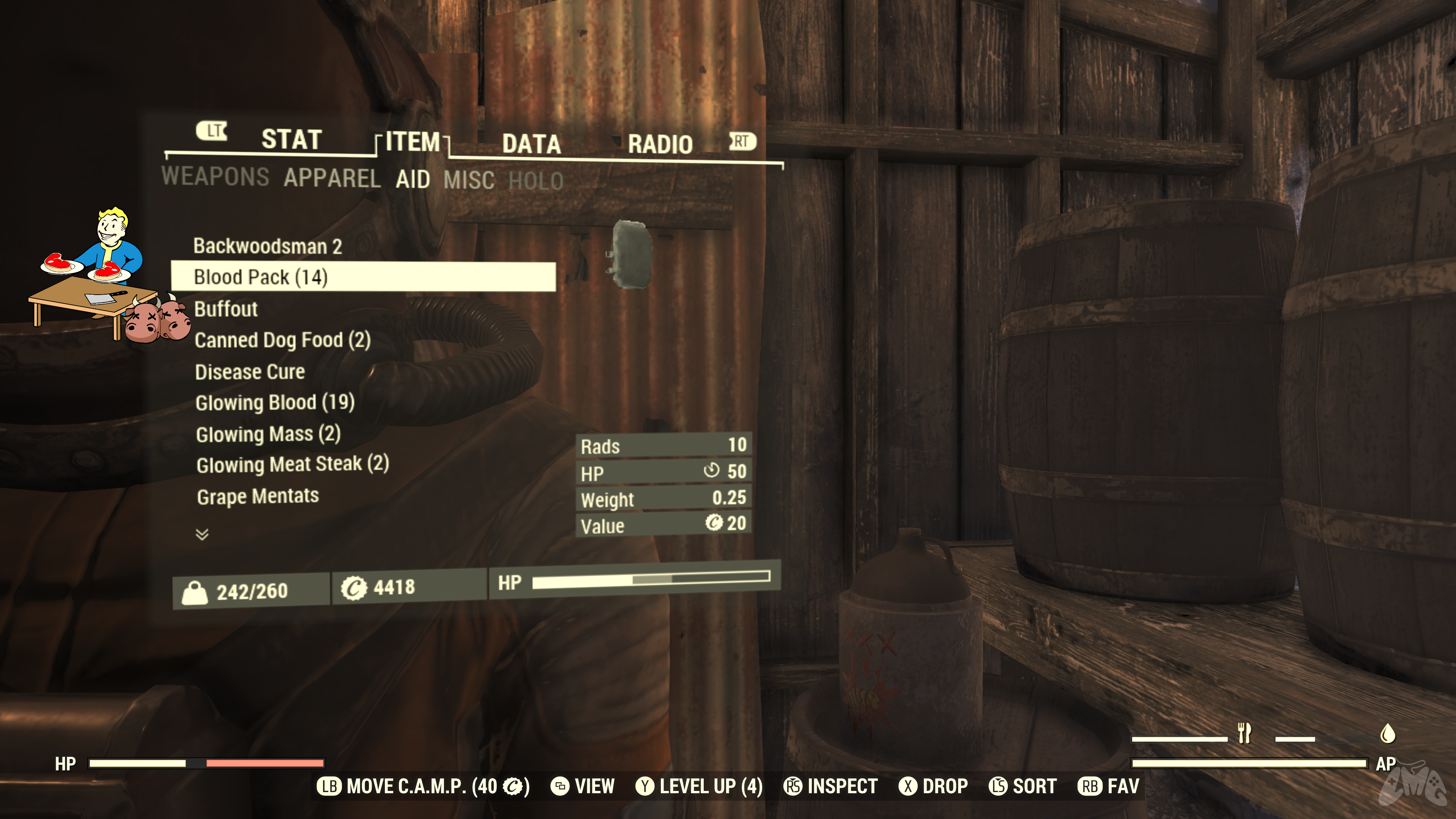View the HOLO category
The image size is (1456, 819).
(x=535, y=182)
